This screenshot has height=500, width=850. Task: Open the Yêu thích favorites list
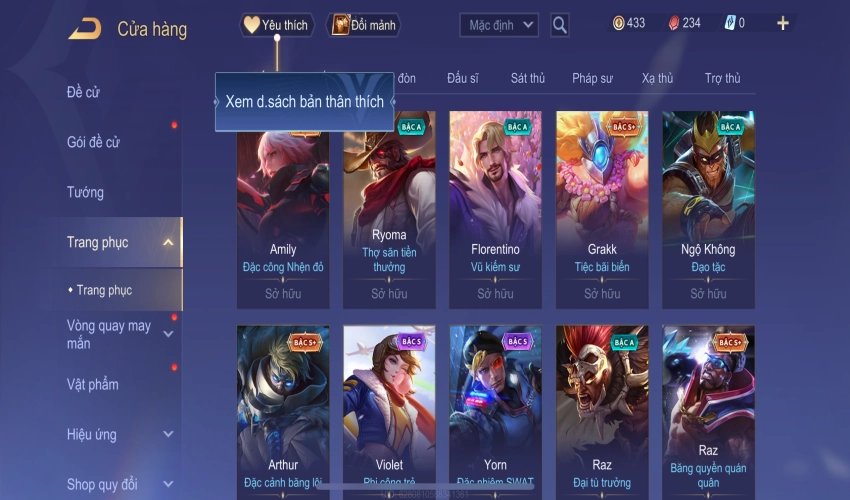click(x=277, y=25)
